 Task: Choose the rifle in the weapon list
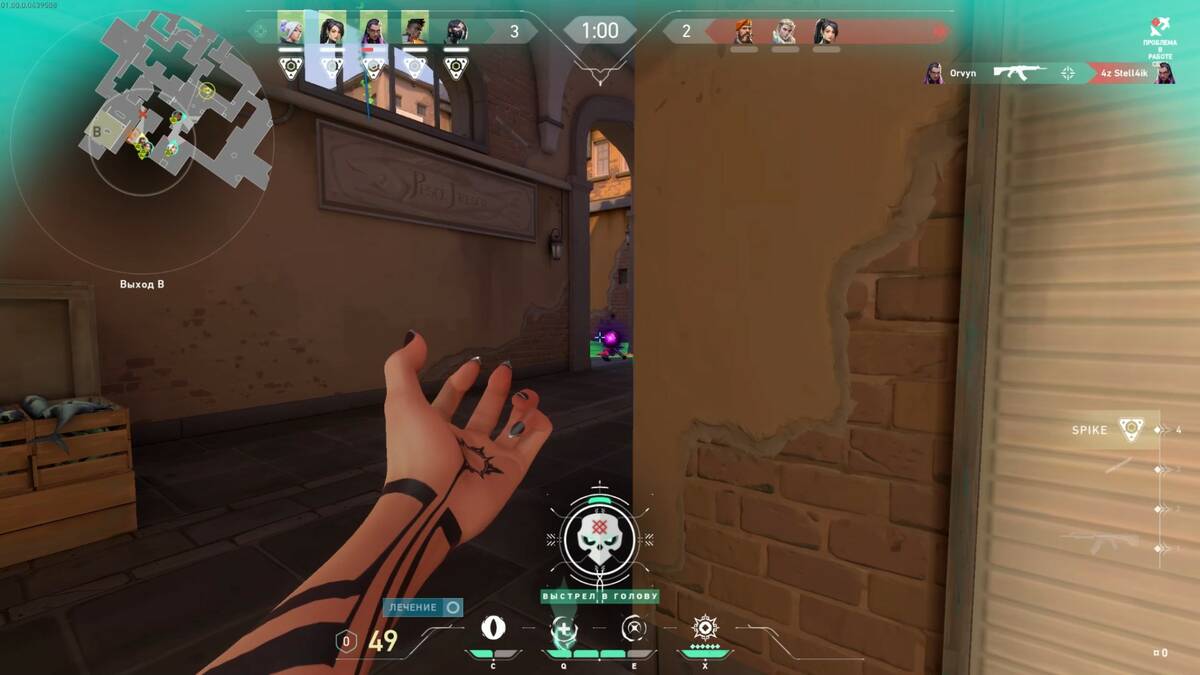click(x=1105, y=541)
